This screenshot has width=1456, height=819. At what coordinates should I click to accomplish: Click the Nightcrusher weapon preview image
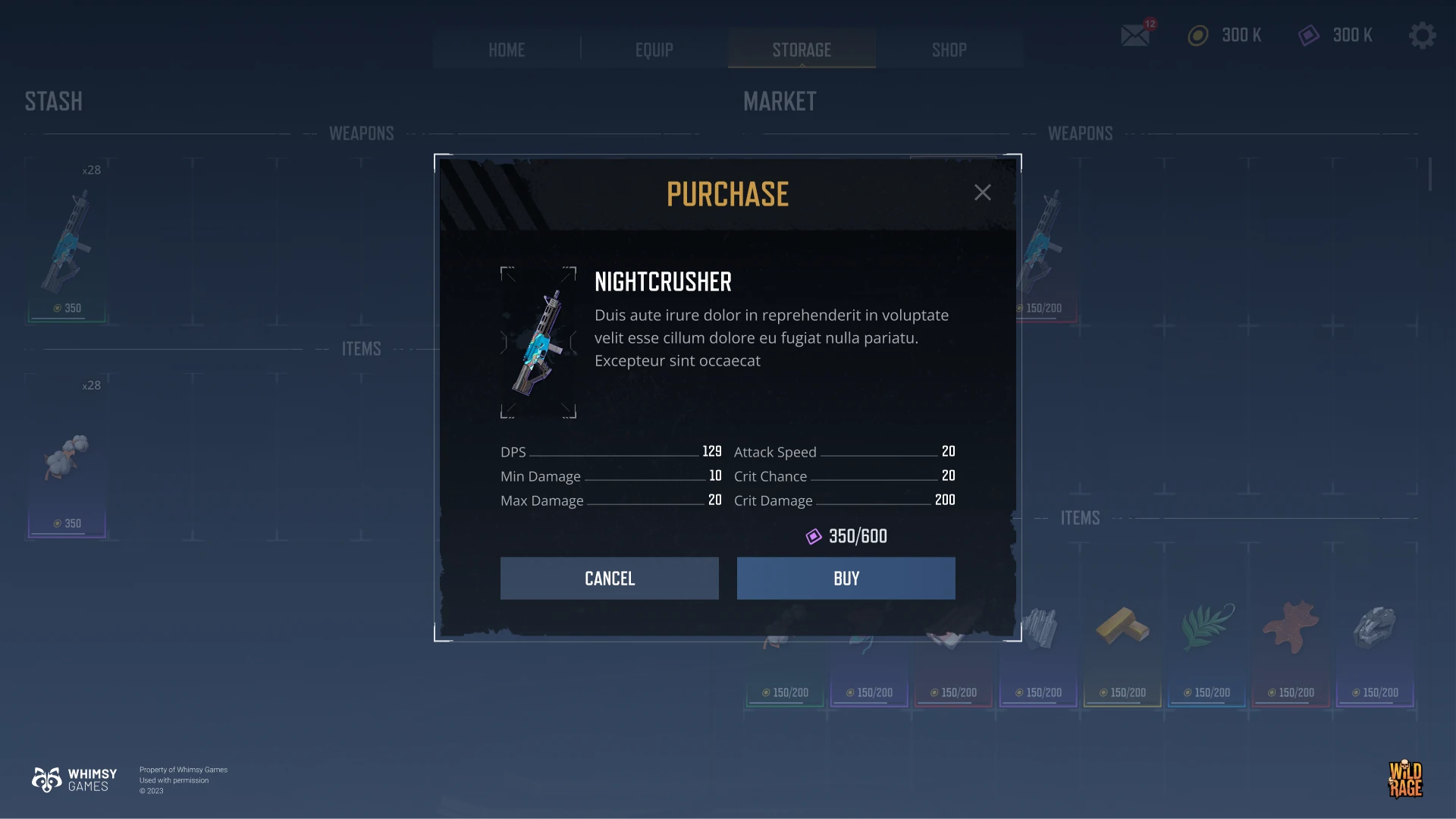[538, 343]
